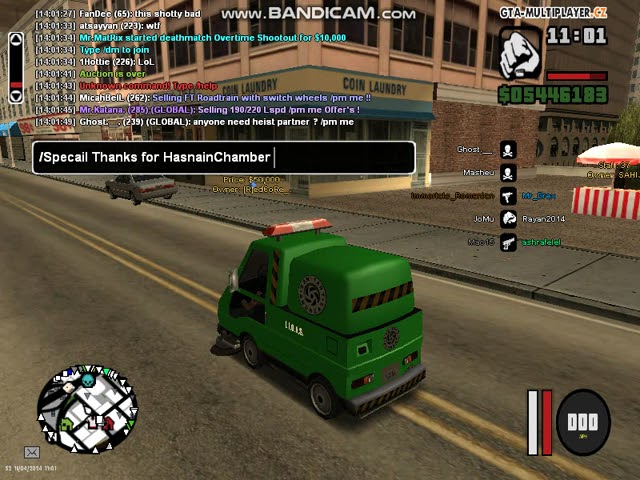Screen dimensions: 640x480
Task: Click the Rayan2014 kill feed entry
Action: (545, 218)
